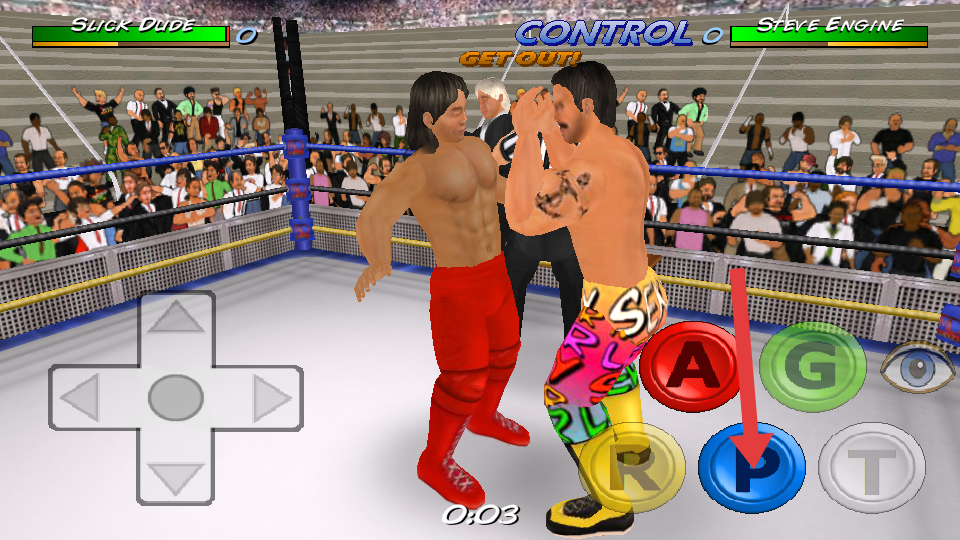The height and width of the screenshot is (540, 960).
Task: Tap the D-pad center circle
Action: click(176, 398)
